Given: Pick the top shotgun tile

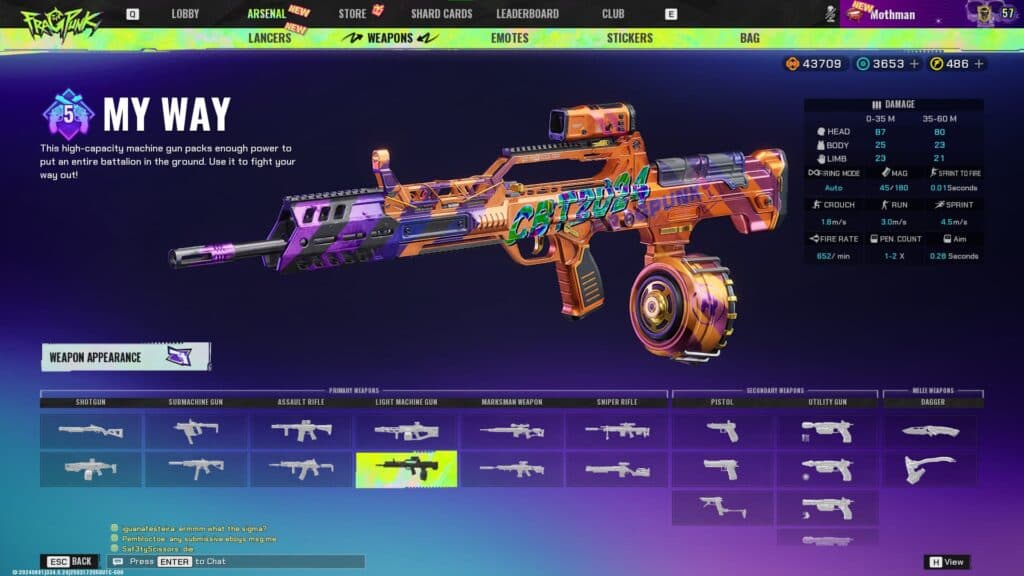Looking at the screenshot, I should click(x=91, y=431).
